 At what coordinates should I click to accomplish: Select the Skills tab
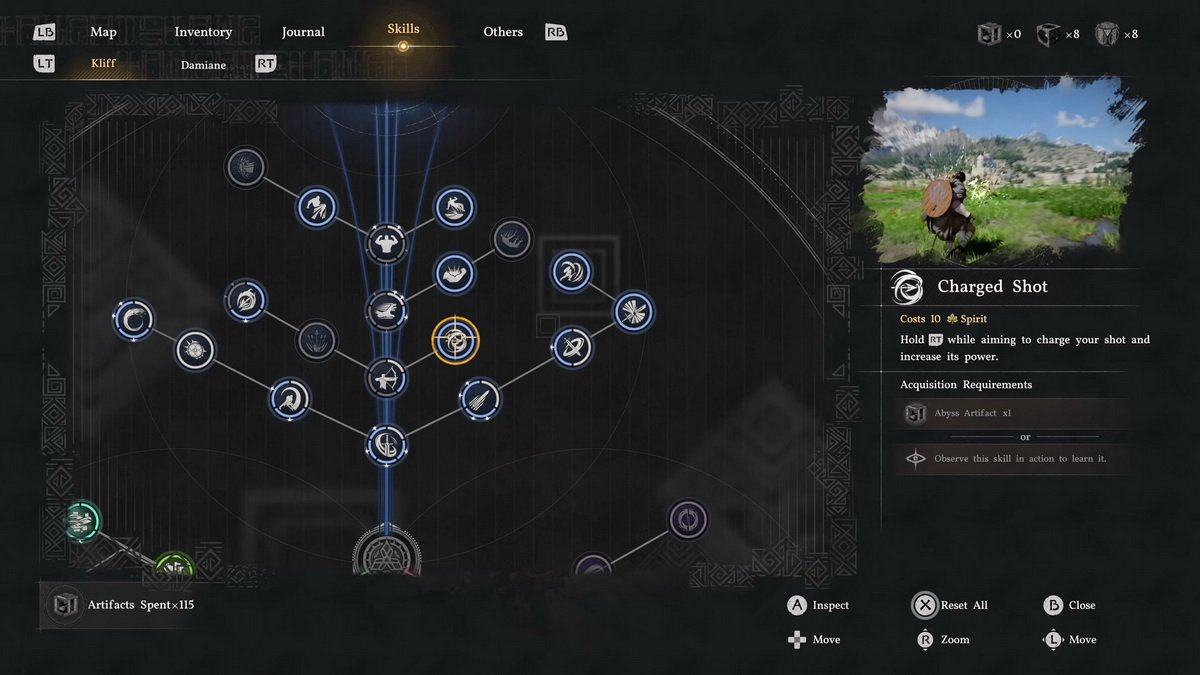[403, 30]
